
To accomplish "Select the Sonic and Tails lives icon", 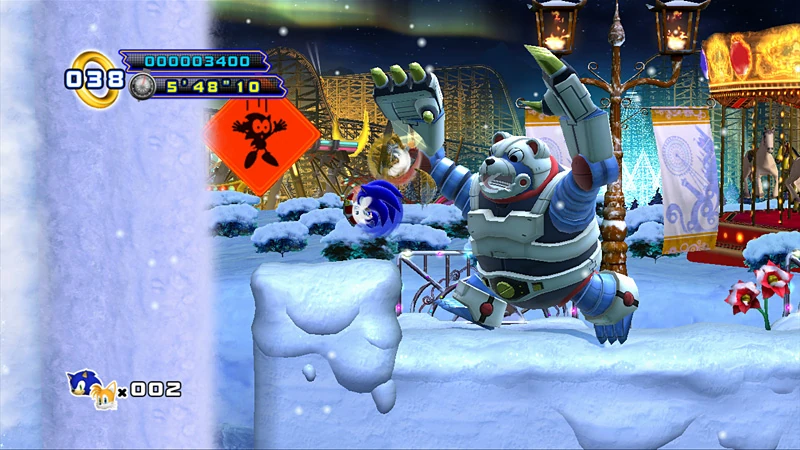I will click(x=91, y=389).
